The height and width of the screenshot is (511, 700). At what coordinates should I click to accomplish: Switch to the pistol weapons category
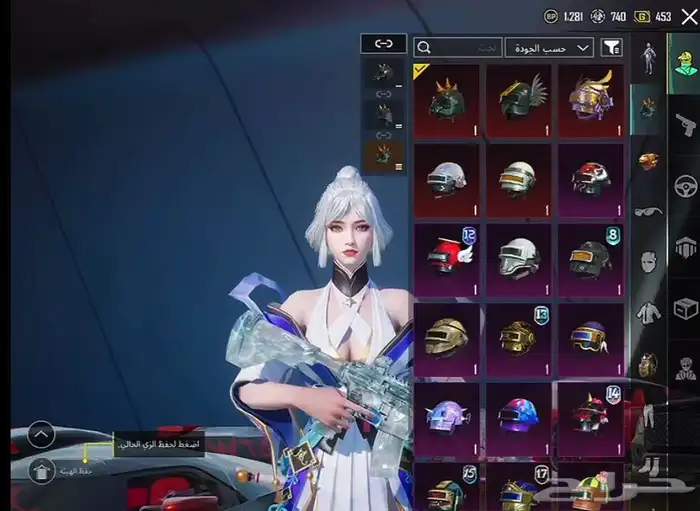[x=684, y=126]
